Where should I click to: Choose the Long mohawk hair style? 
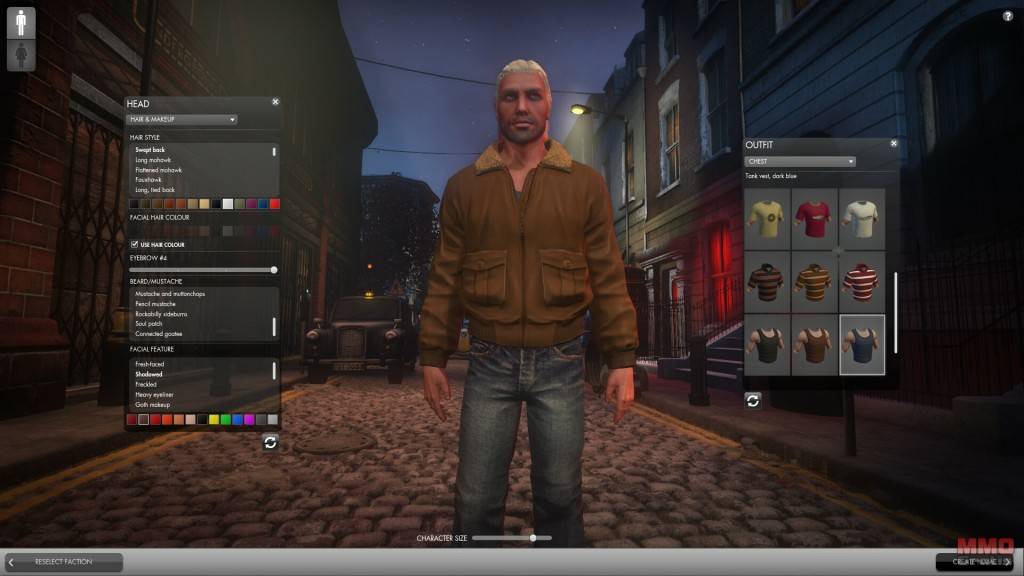coord(156,160)
